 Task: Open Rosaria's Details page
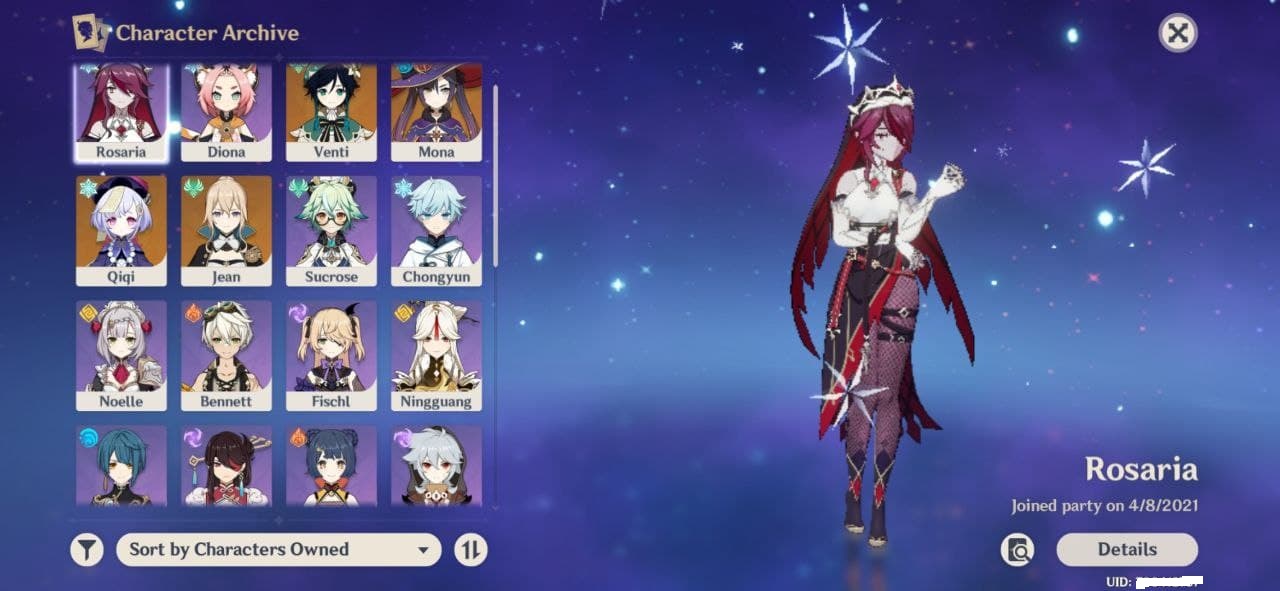1127,549
